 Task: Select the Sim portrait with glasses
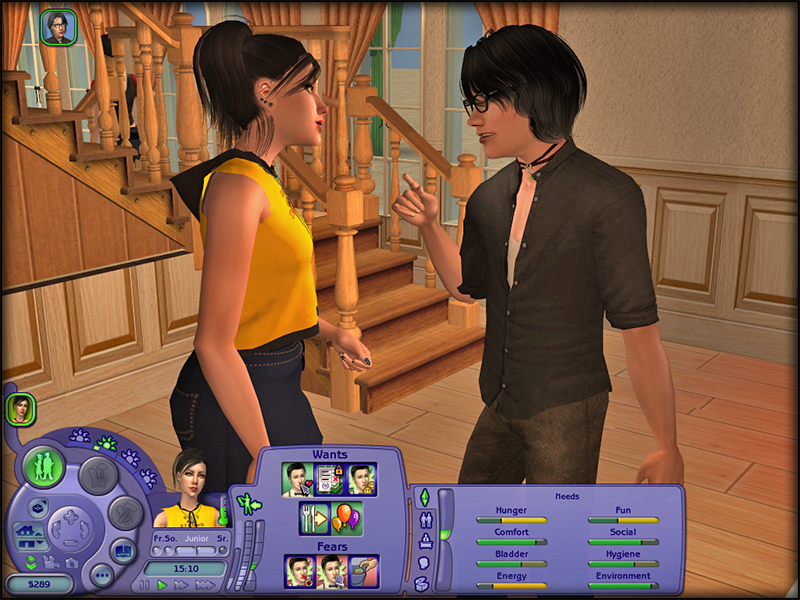tap(58, 26)
